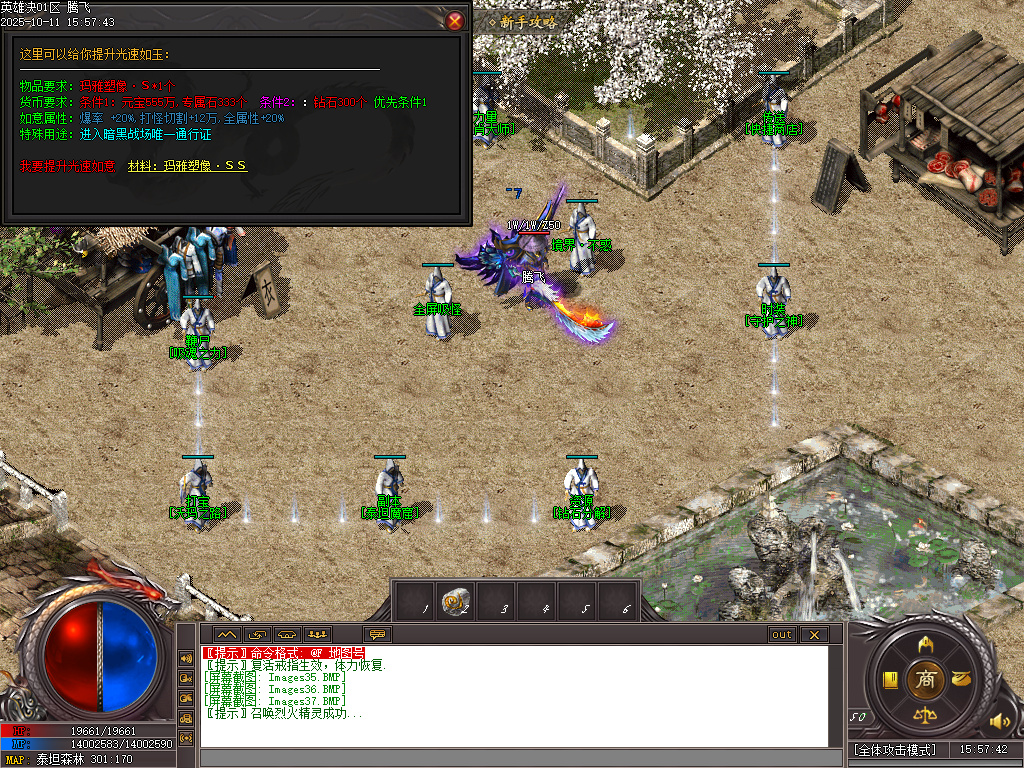Click the group members icon above chat

coord(318,634)
